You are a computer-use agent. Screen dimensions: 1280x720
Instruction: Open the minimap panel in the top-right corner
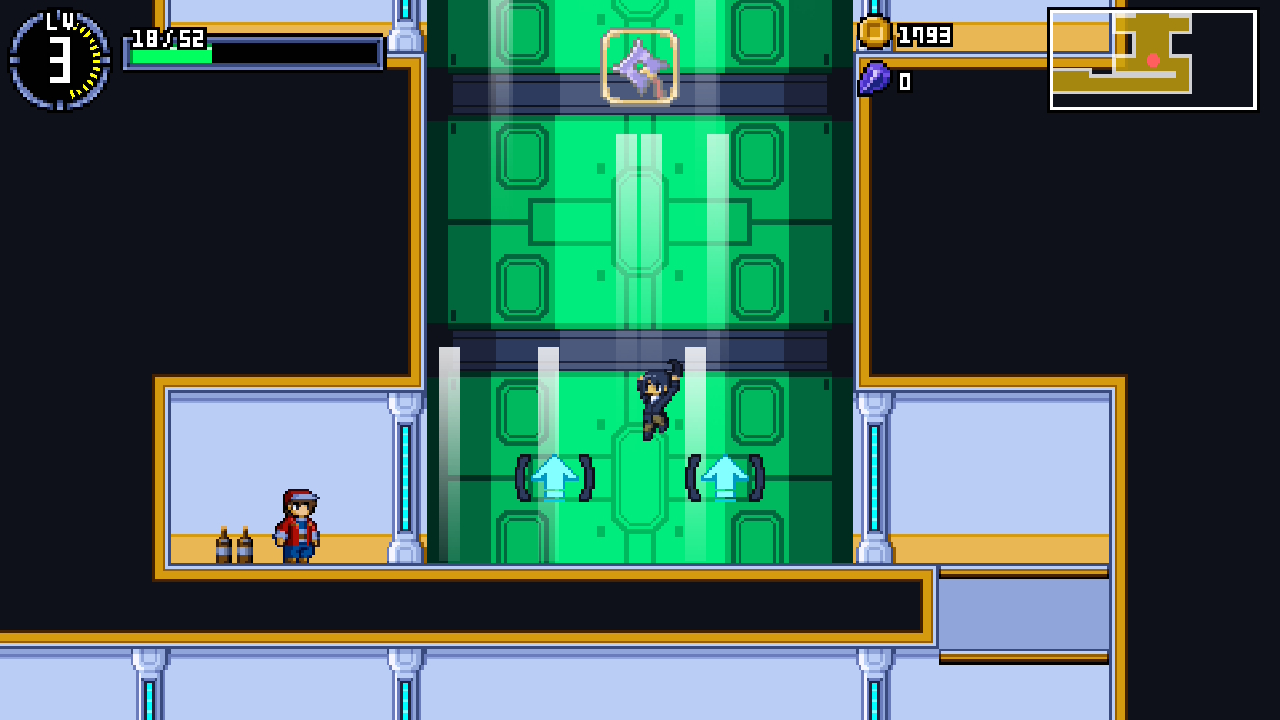(x=1152, y=59)
